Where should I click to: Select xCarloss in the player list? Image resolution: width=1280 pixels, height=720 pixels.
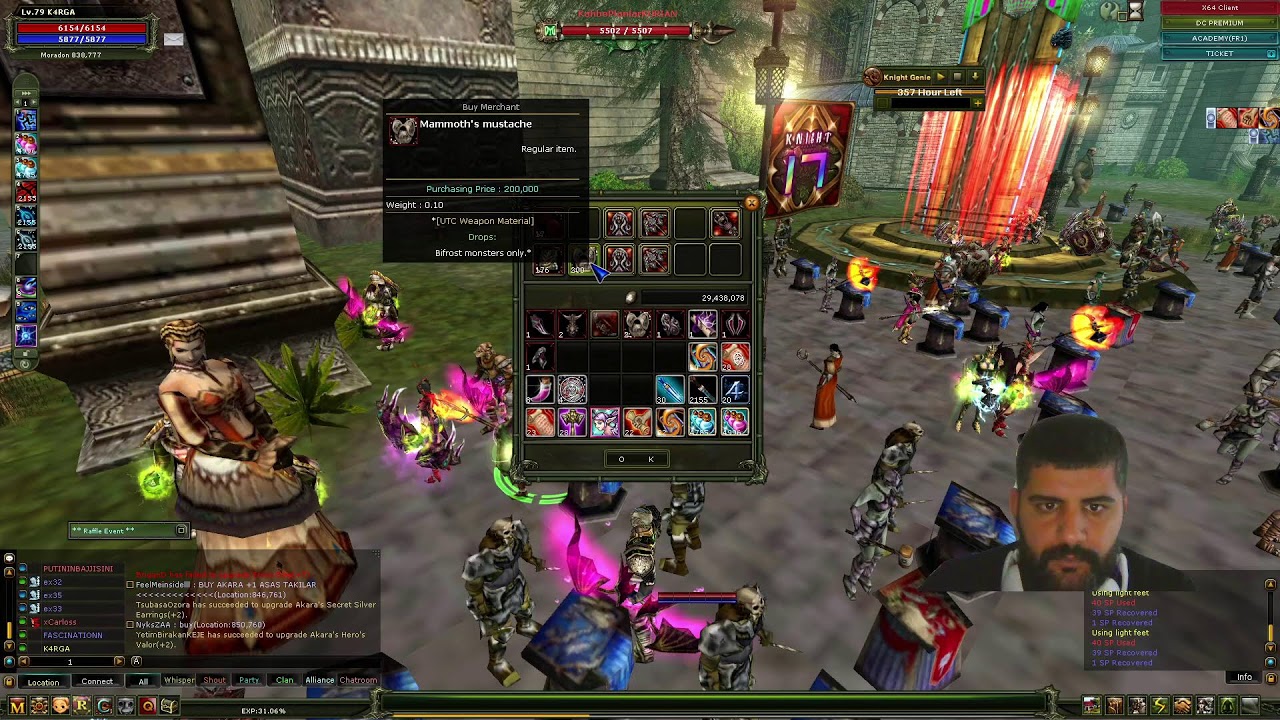point(60,622)
